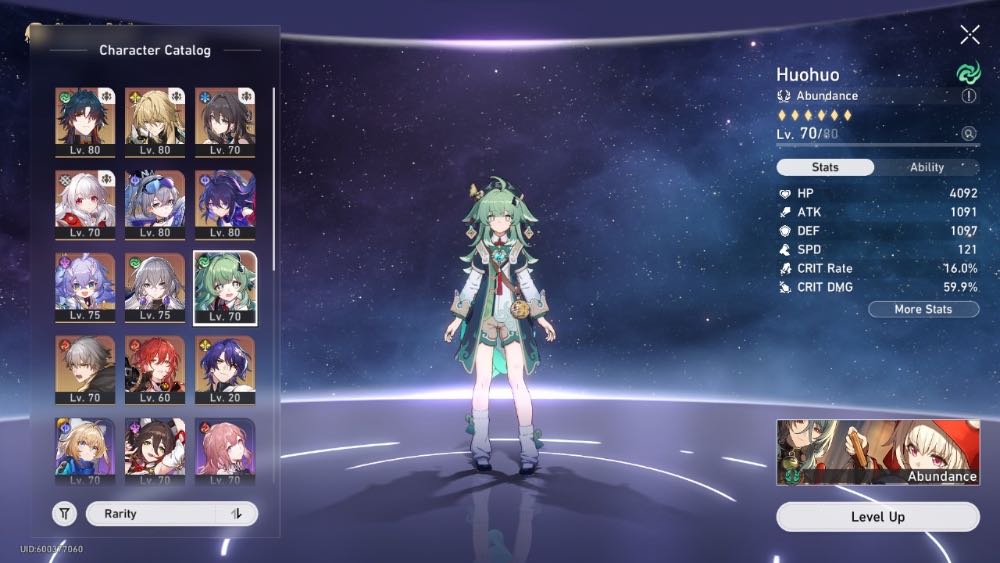Close the character screen with the X
Screen dimensions: 1000x563
(x=969, y=35)
